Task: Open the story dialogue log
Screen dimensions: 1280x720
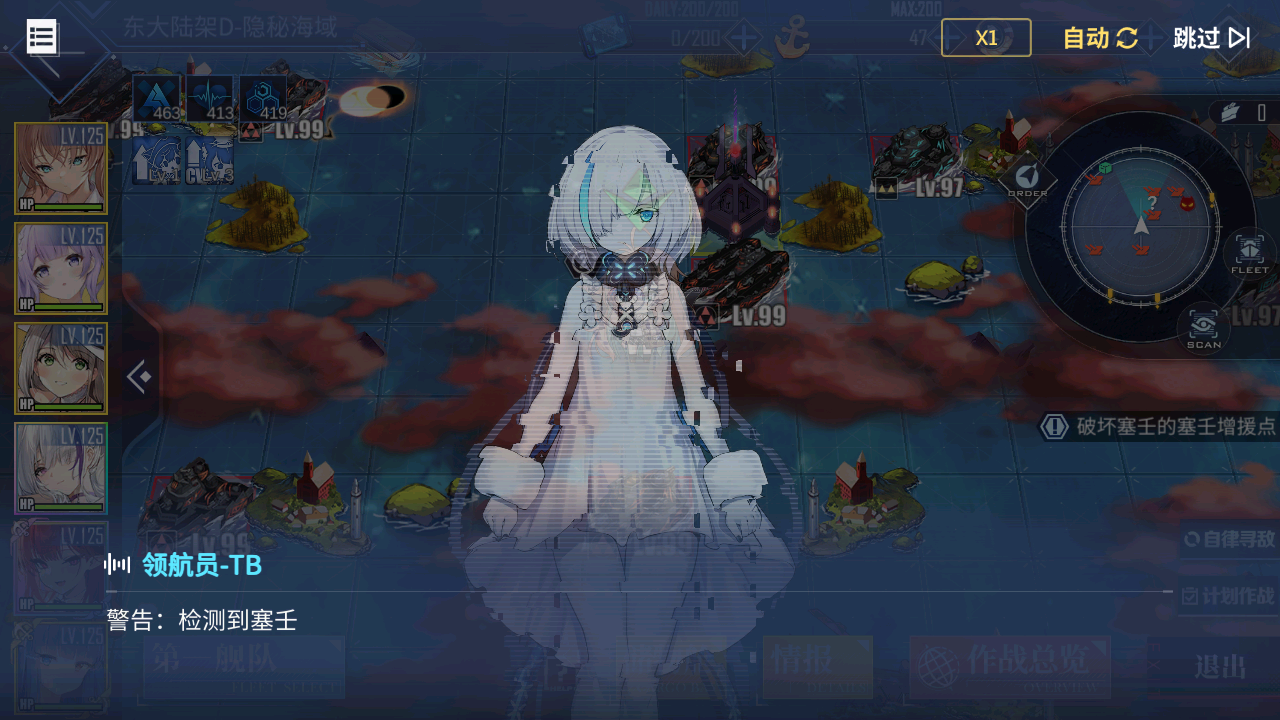Action: click(42, 37)
